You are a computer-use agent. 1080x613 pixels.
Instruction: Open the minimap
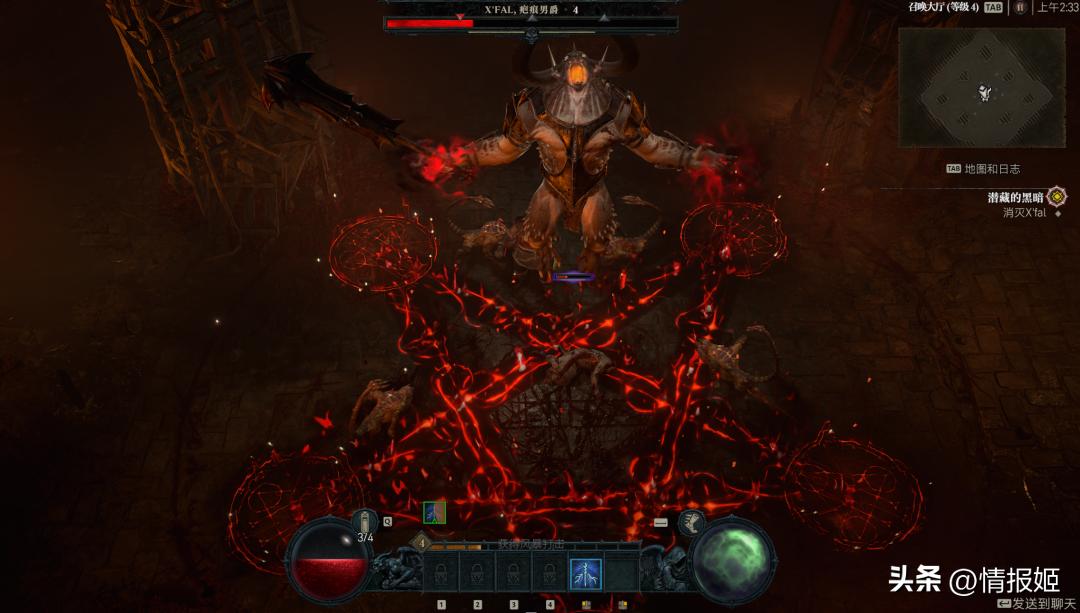pos(980,88)
